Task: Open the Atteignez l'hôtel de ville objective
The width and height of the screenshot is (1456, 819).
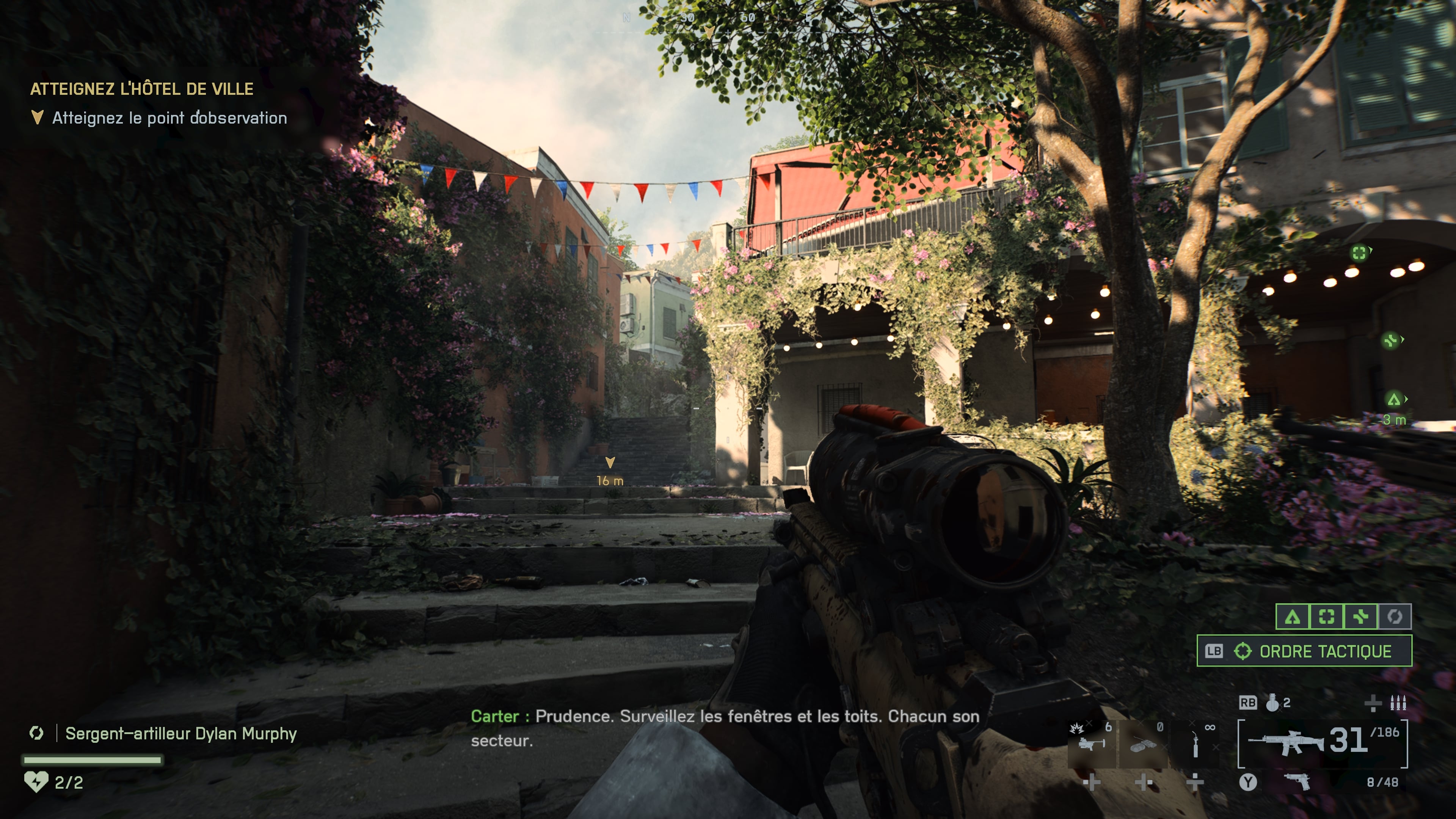Action: [142, 89]
